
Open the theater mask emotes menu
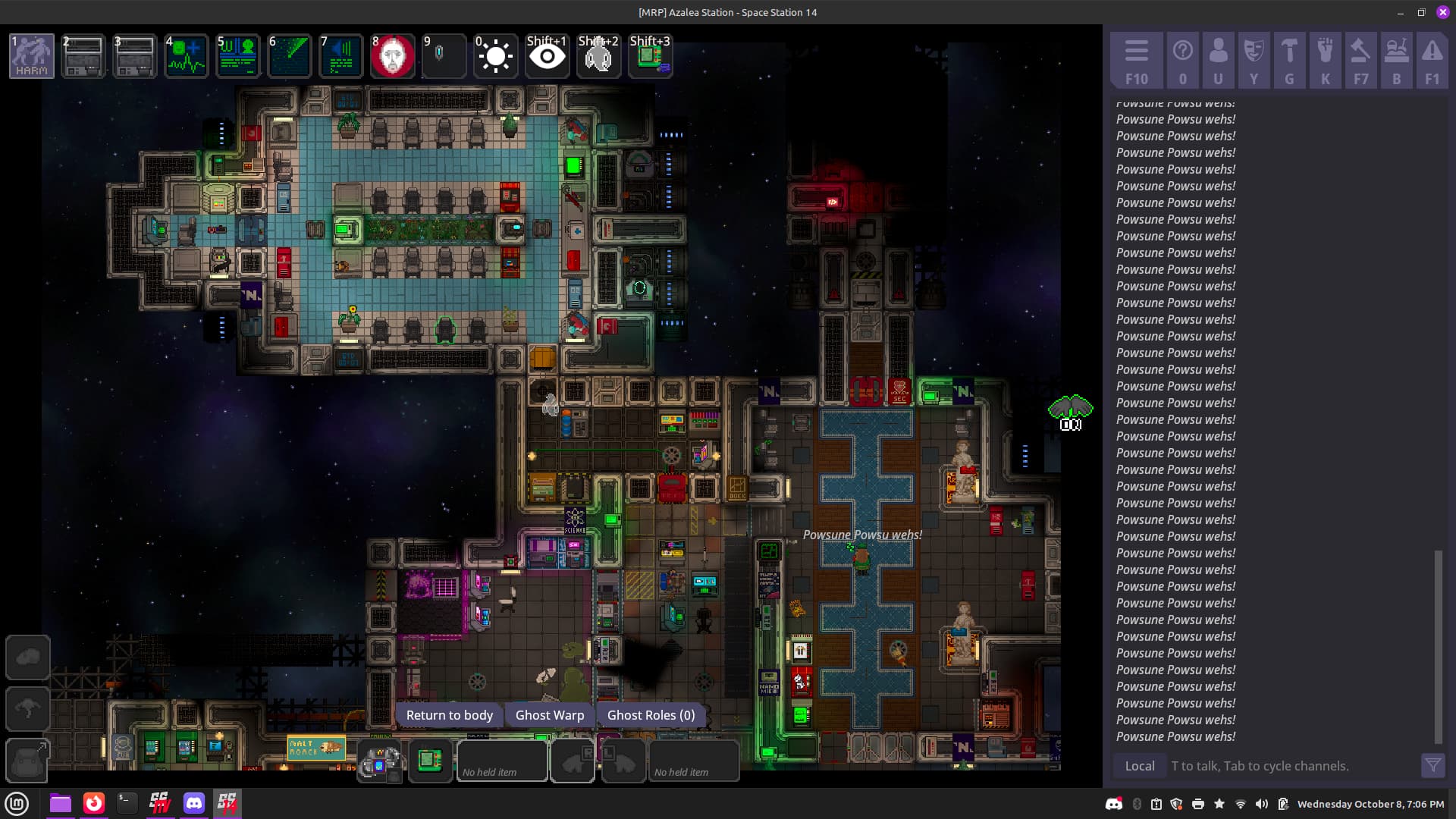tap(1254, 61)
